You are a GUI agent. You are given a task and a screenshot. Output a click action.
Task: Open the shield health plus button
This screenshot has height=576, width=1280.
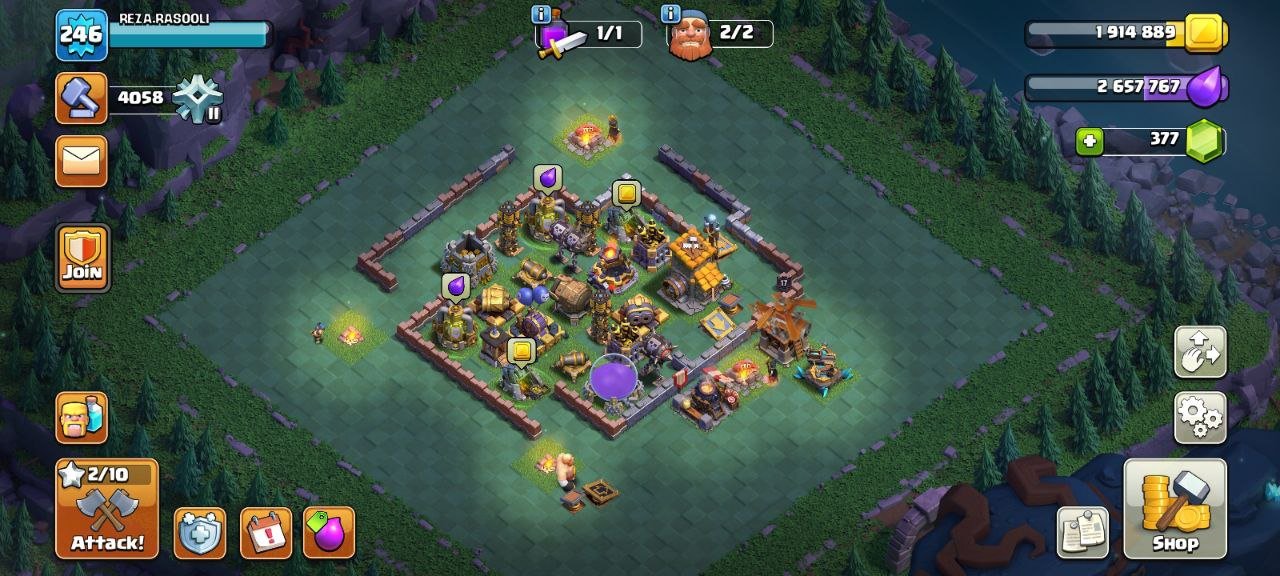(x=200, y=533)
